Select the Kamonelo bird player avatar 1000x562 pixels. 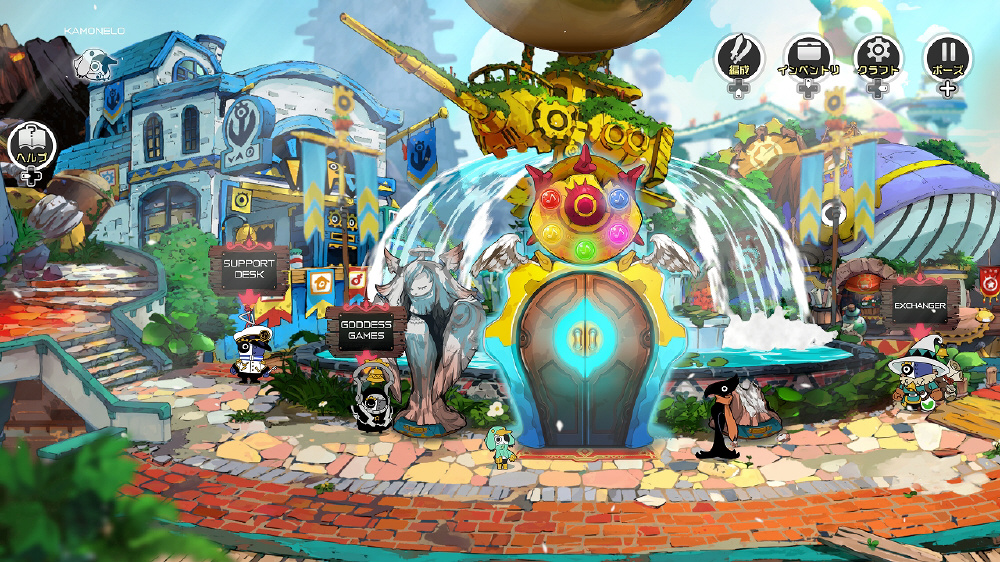(x=93, y=64)
